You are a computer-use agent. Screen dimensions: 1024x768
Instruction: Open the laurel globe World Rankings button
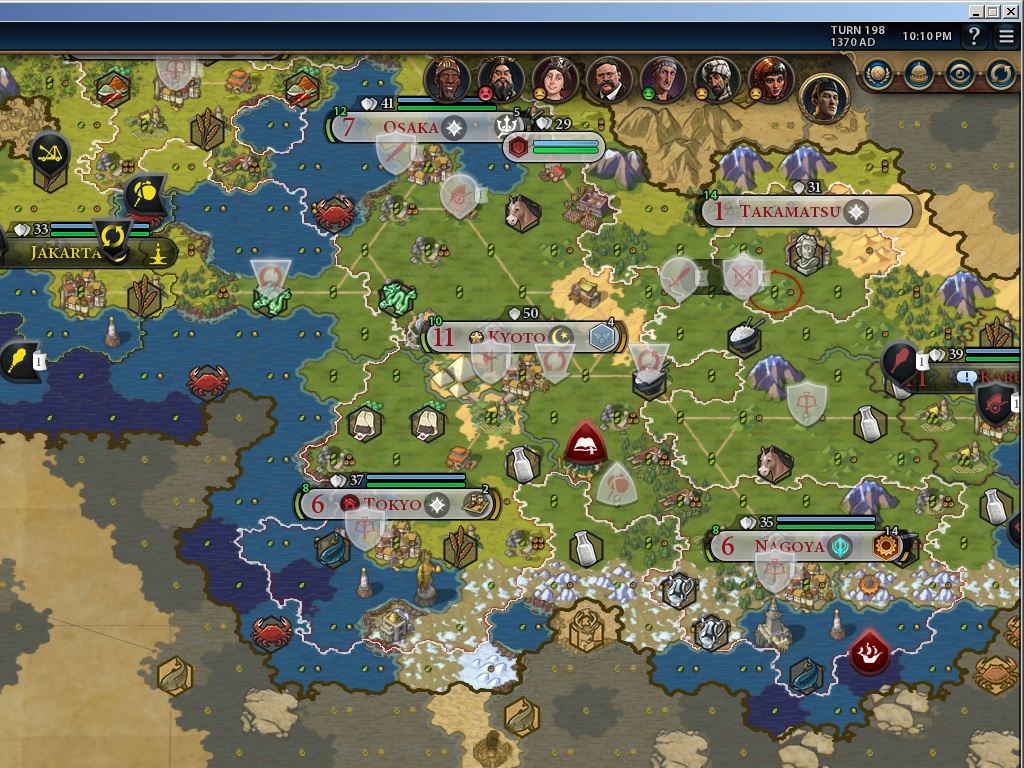tap(879, 74)
